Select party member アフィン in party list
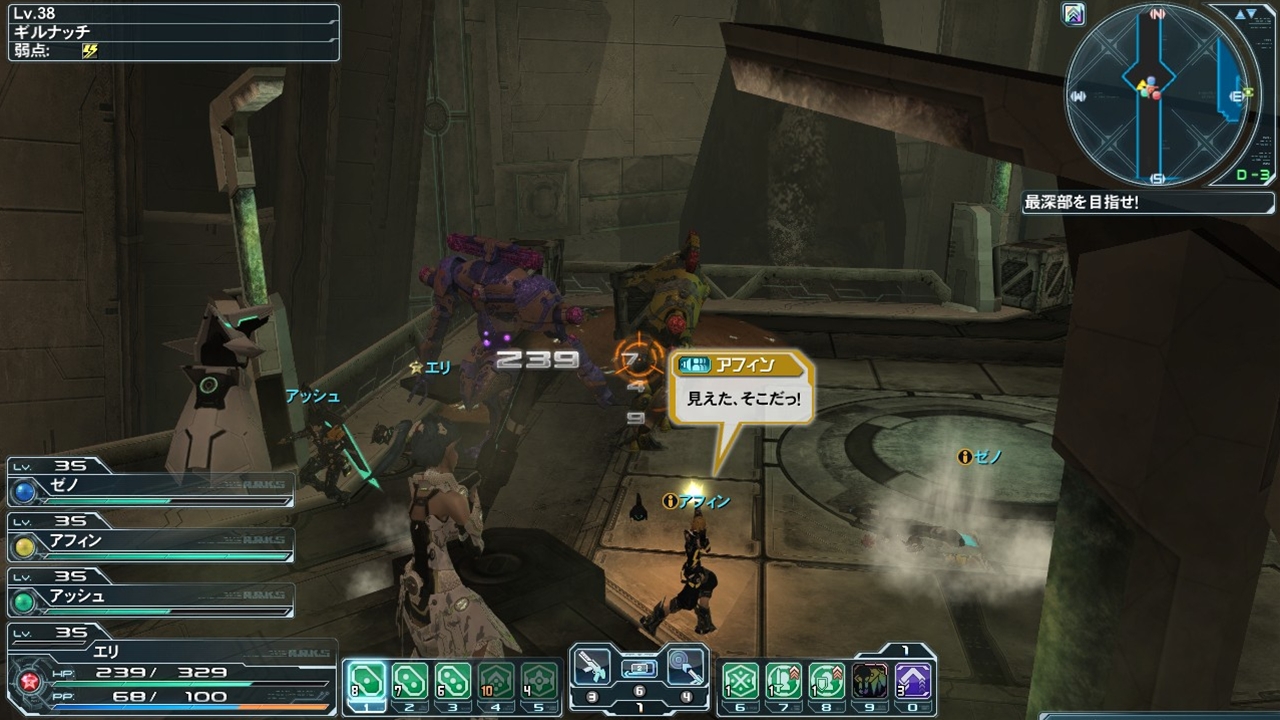 (x=150, y=543)
